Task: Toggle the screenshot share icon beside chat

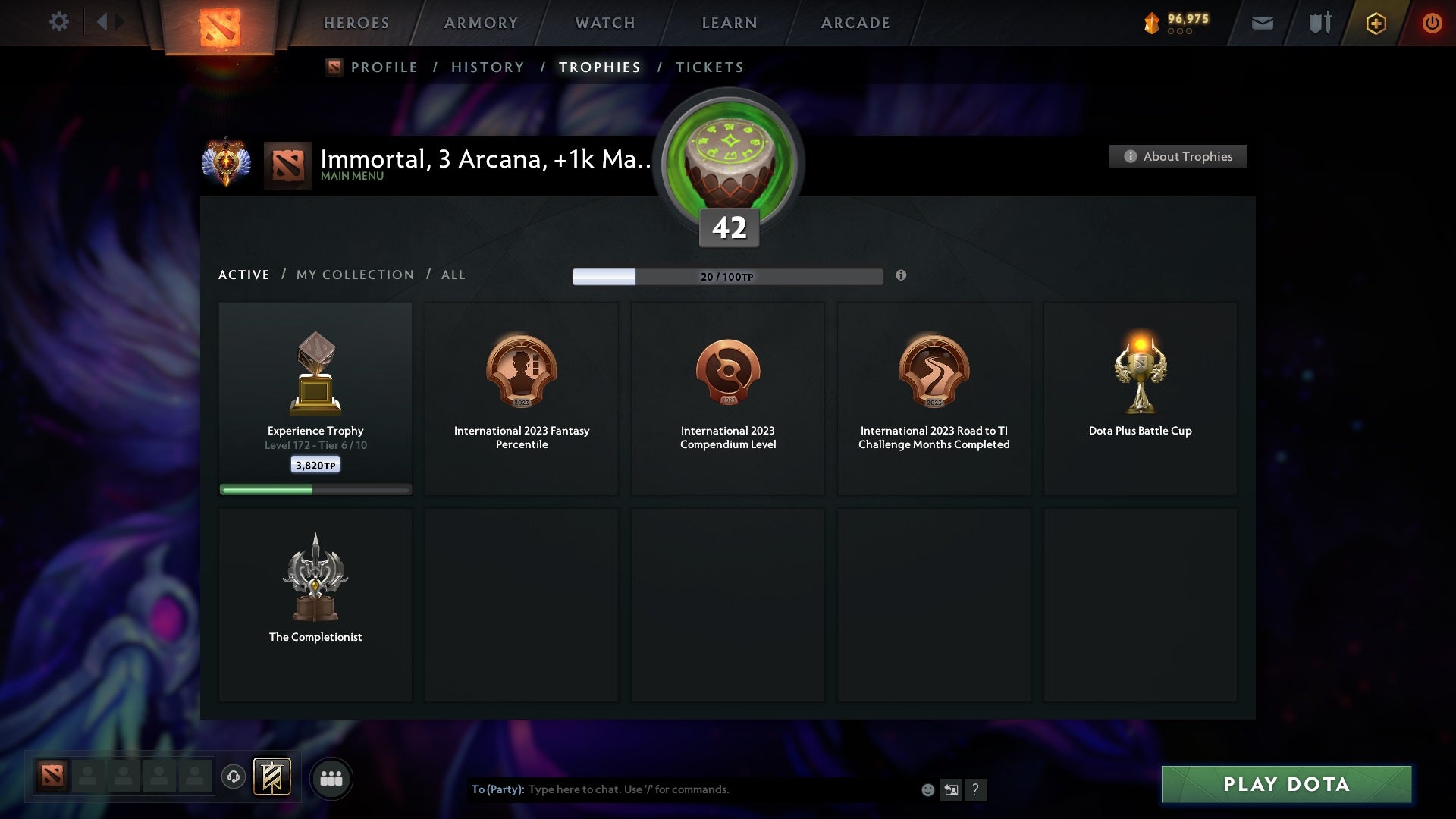Action: [952, 789]
